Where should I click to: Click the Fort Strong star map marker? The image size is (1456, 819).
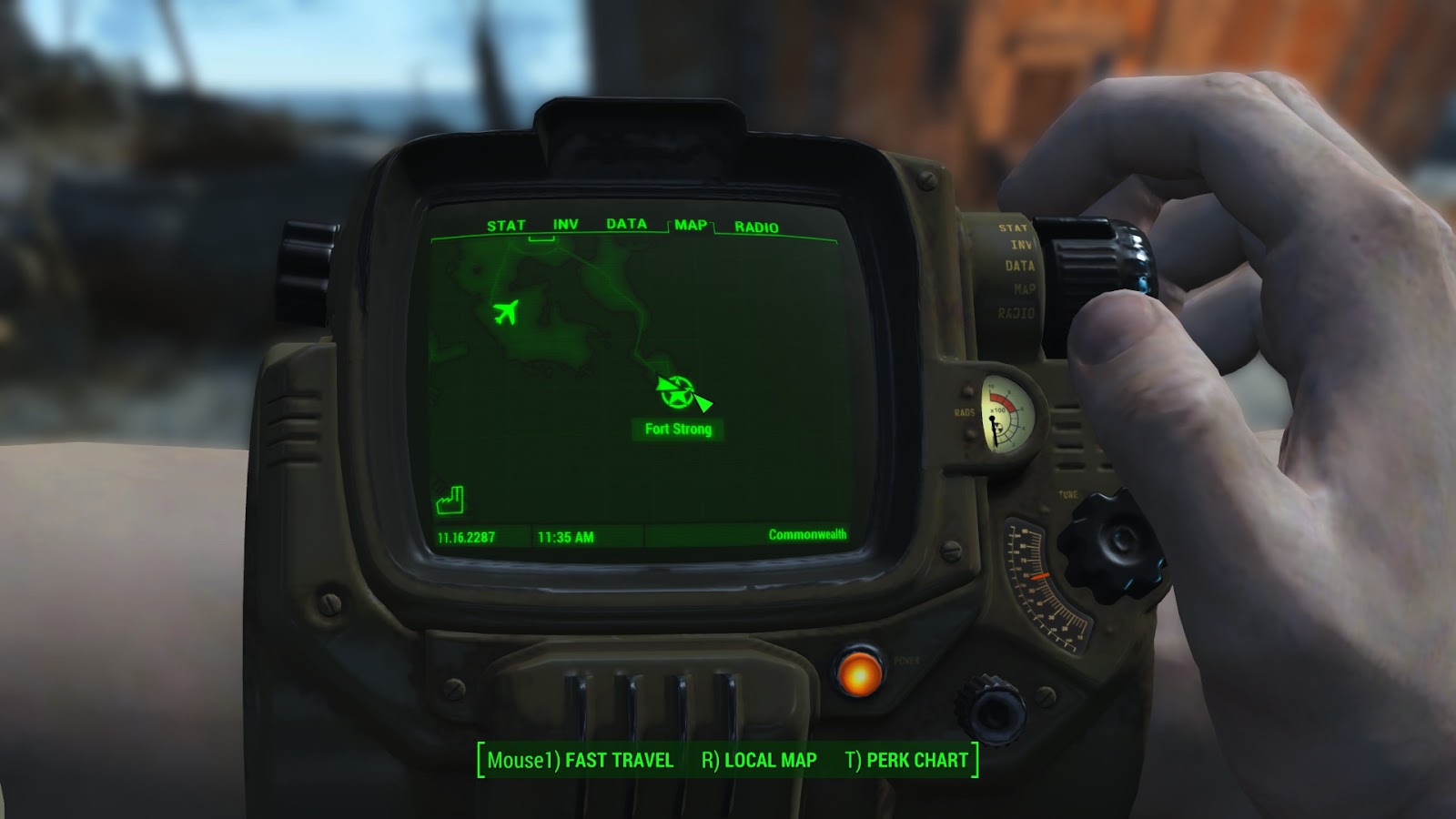675,391
